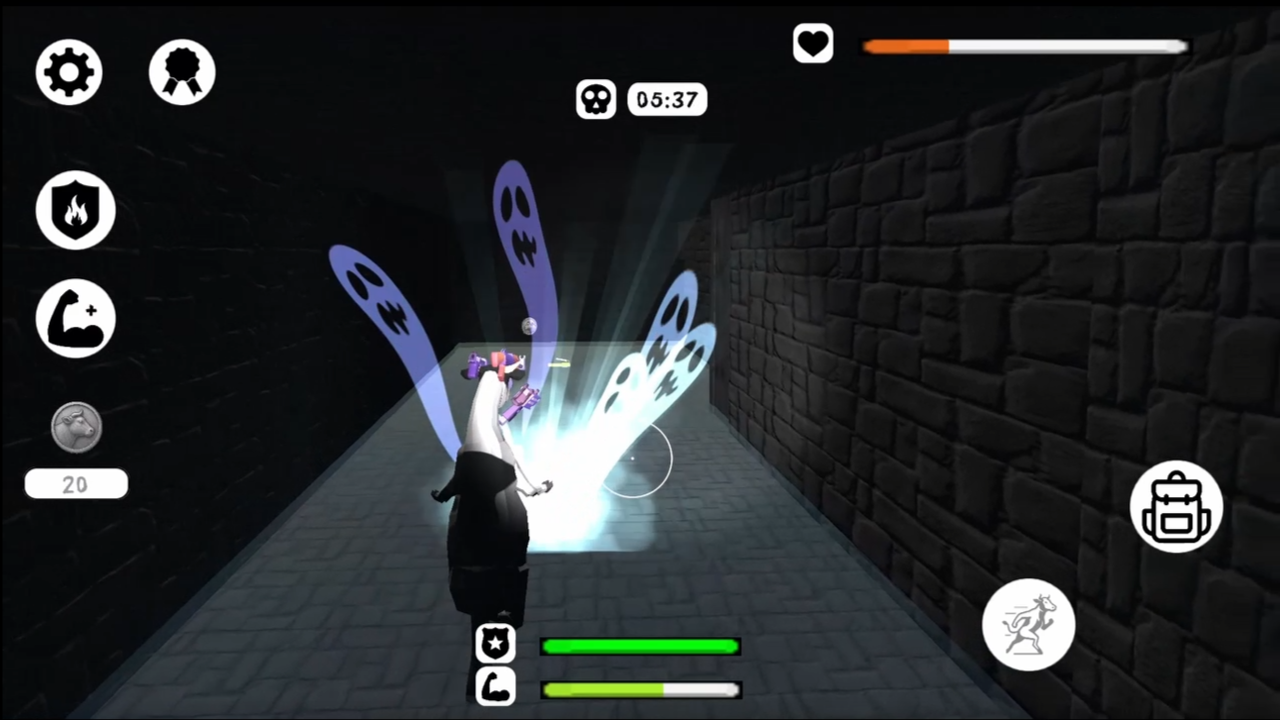Toggle sprint mode with cow button

click(x=1028, y=623)
